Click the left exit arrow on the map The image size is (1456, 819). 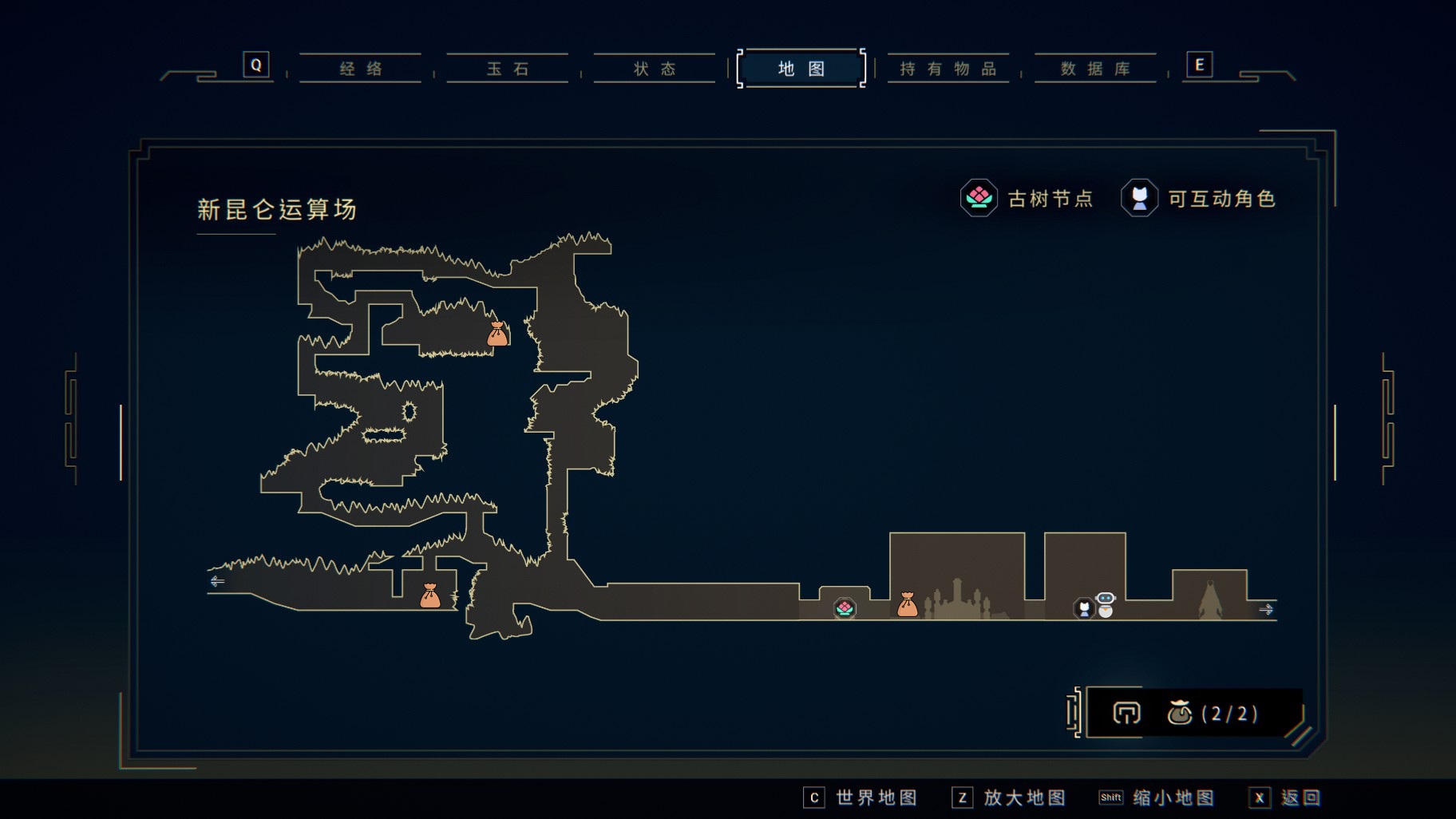pyautogui.click(x=217, y=581)
